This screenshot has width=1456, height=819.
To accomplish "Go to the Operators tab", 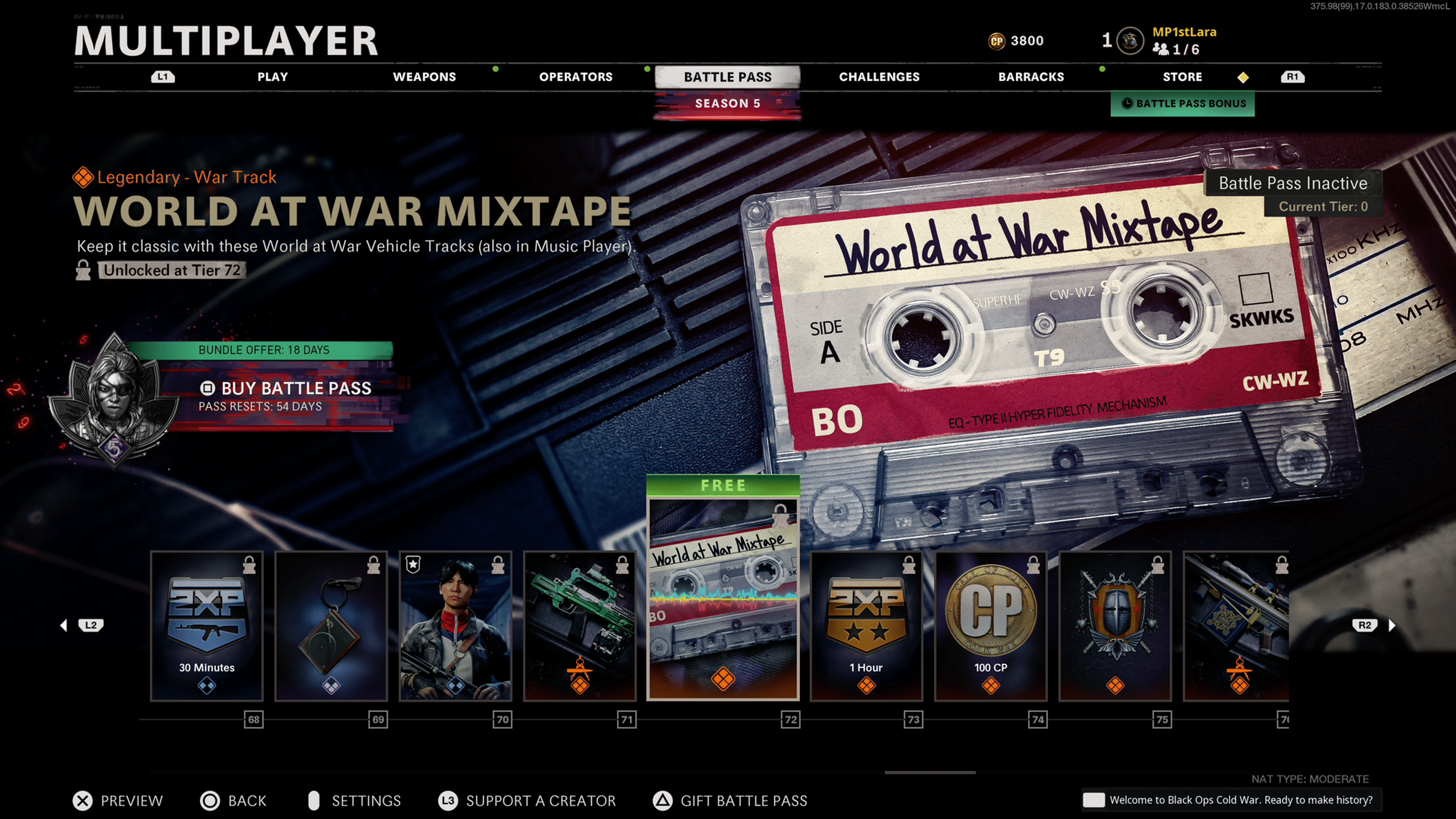I will tap(576, 77).
